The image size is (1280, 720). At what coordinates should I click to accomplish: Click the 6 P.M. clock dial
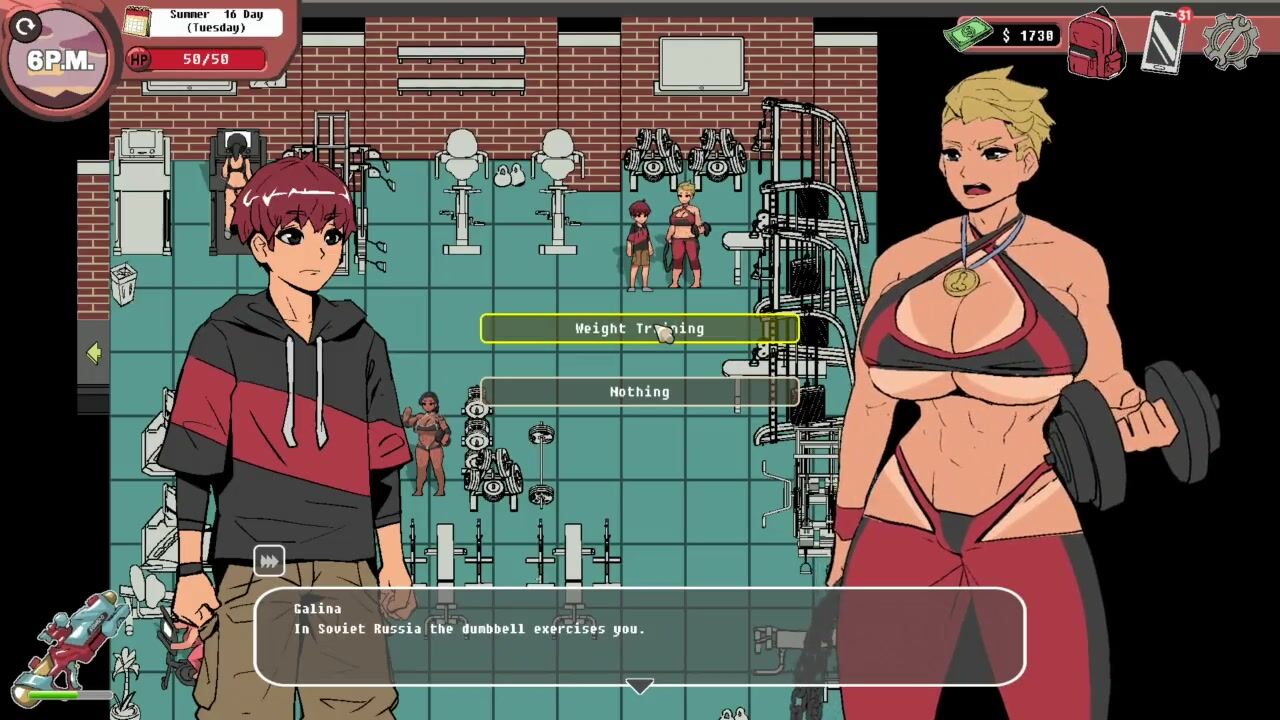tap(58, 58)
